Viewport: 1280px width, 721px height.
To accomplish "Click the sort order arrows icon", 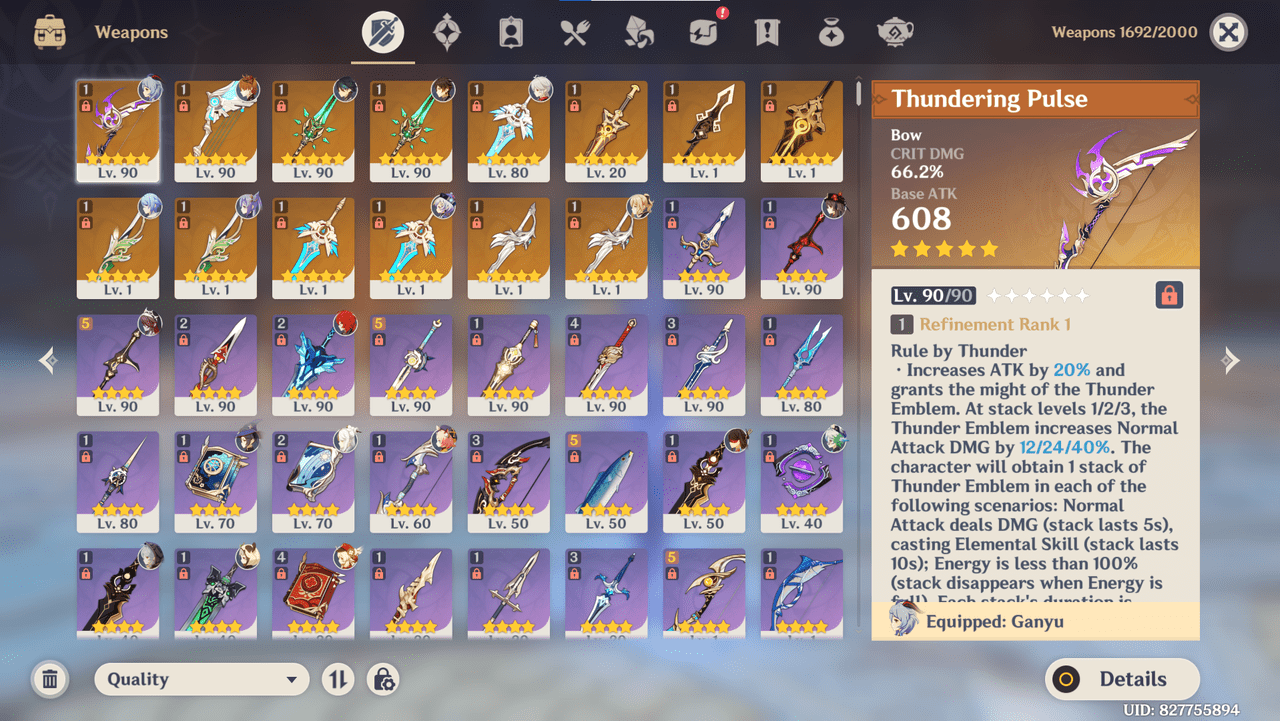I will [x=337, y=679].
